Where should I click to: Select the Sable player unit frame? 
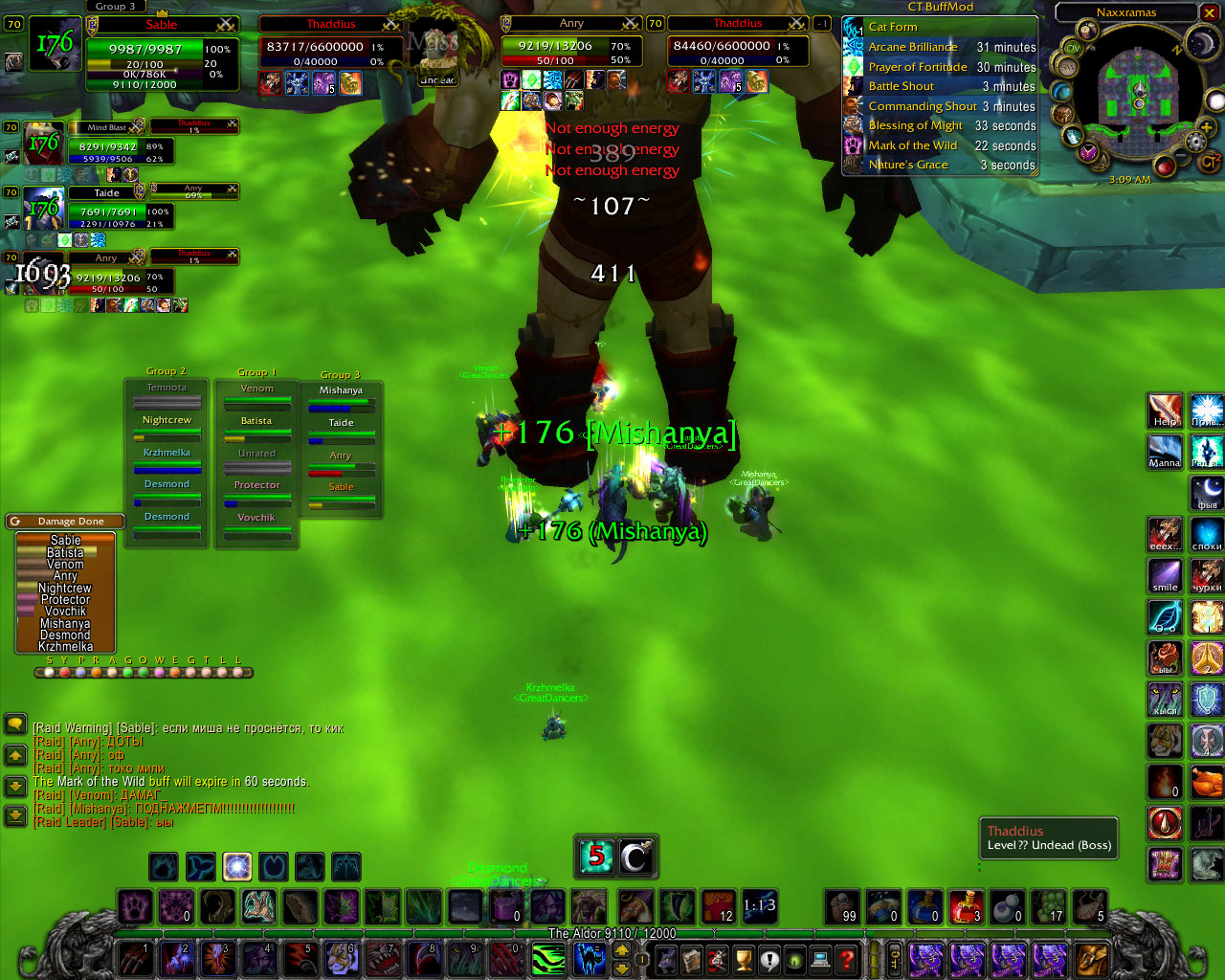click(x=161, y=25)
